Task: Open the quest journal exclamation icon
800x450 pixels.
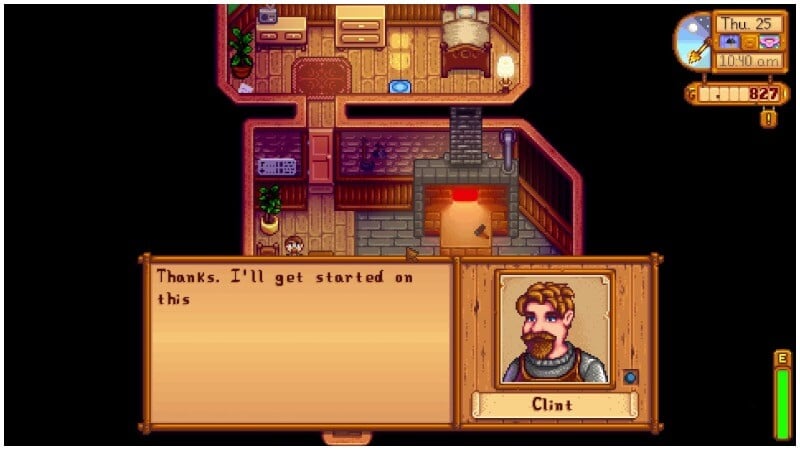Action: 767,119
